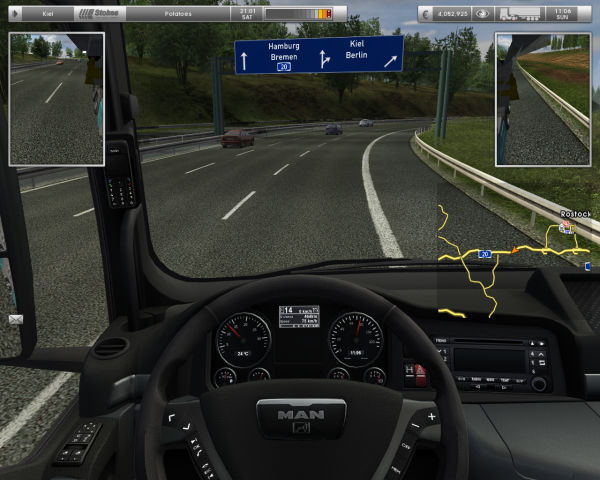Screen dimensions: 600x480
Task: Click the Rostock city marker on map
Action: point(568,228)
